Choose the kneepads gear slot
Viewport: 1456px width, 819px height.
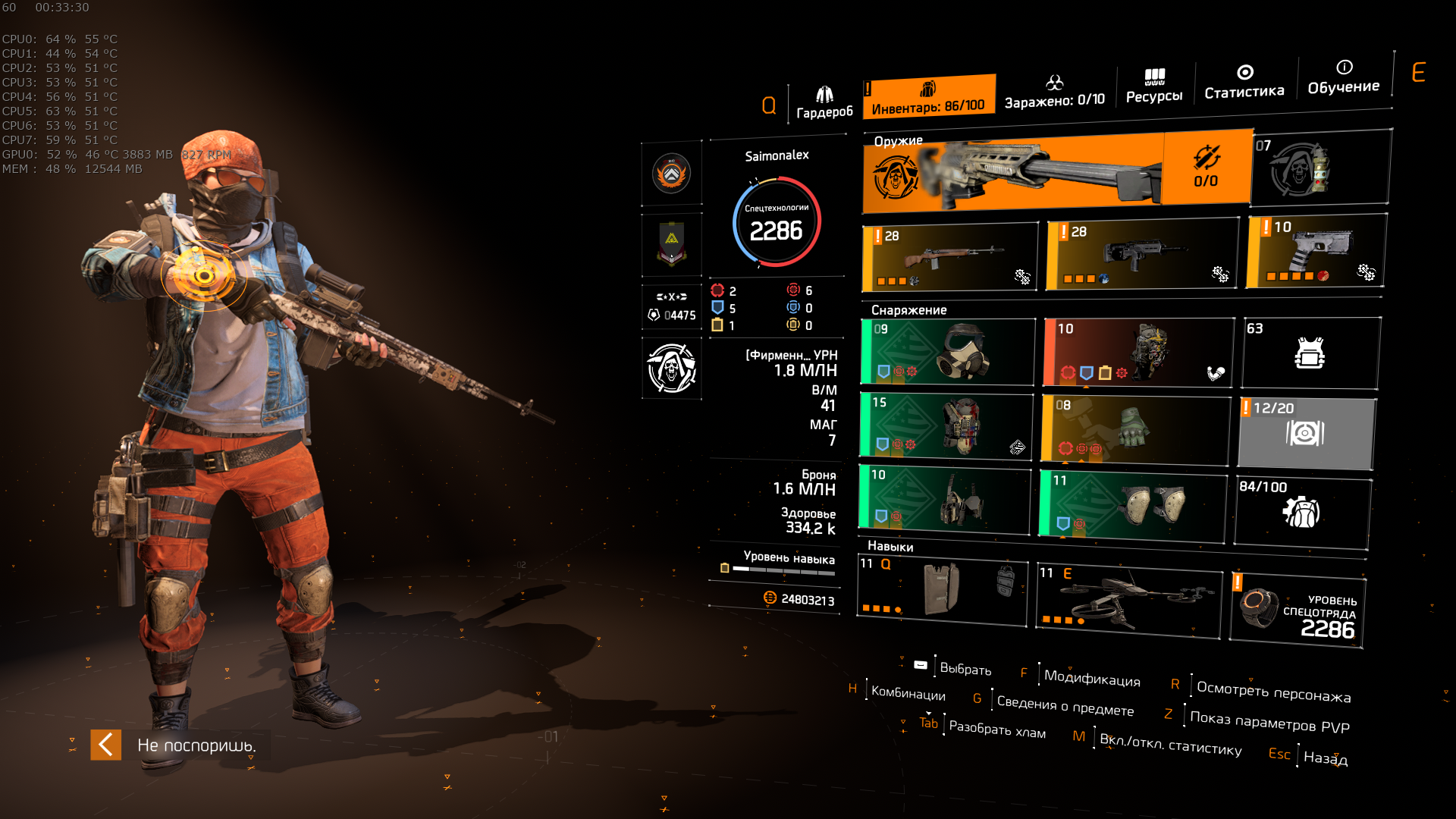[1133, 505]
